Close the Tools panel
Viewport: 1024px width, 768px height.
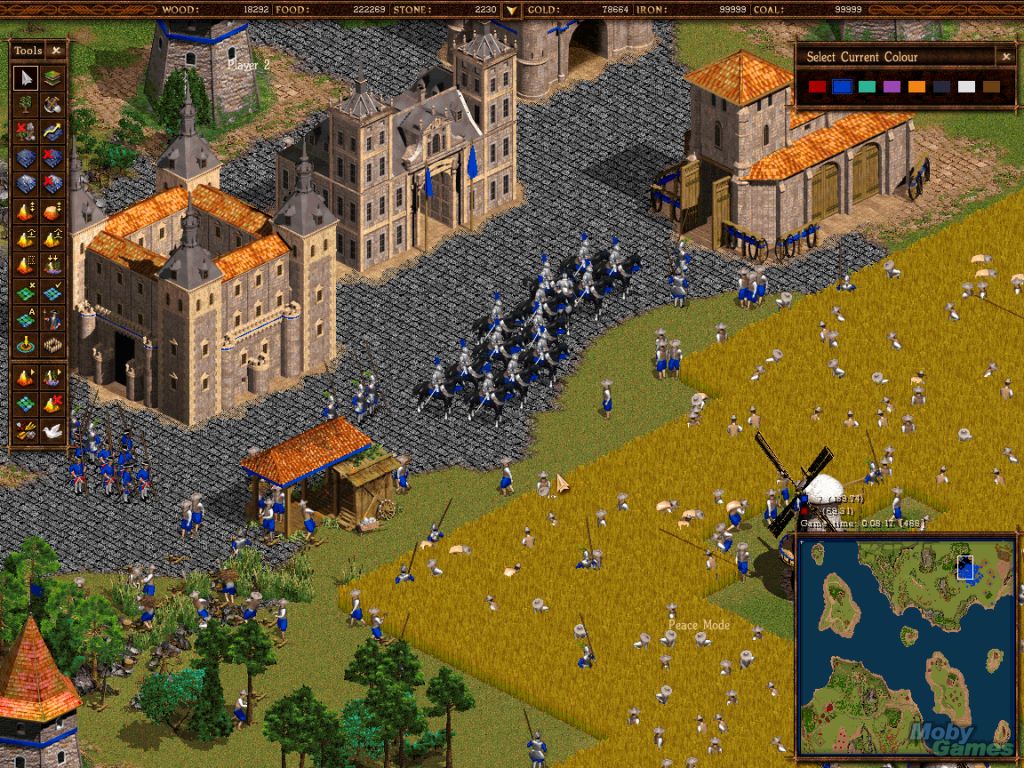point(56,50)
